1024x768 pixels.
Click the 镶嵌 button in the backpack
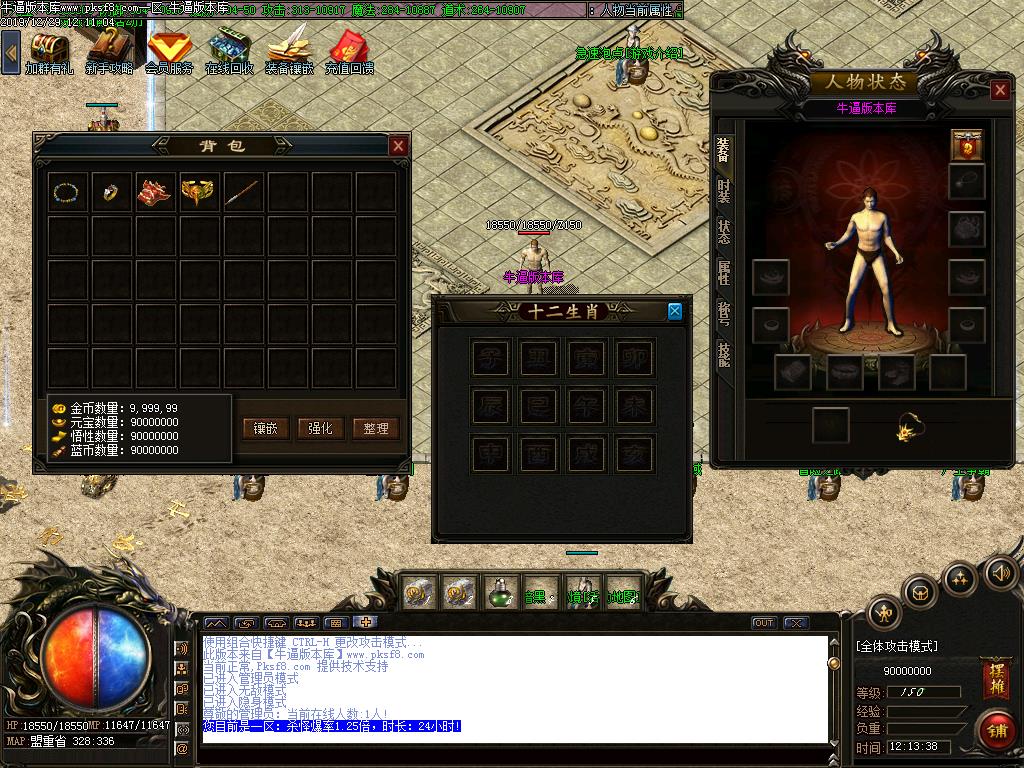point(266,428)
